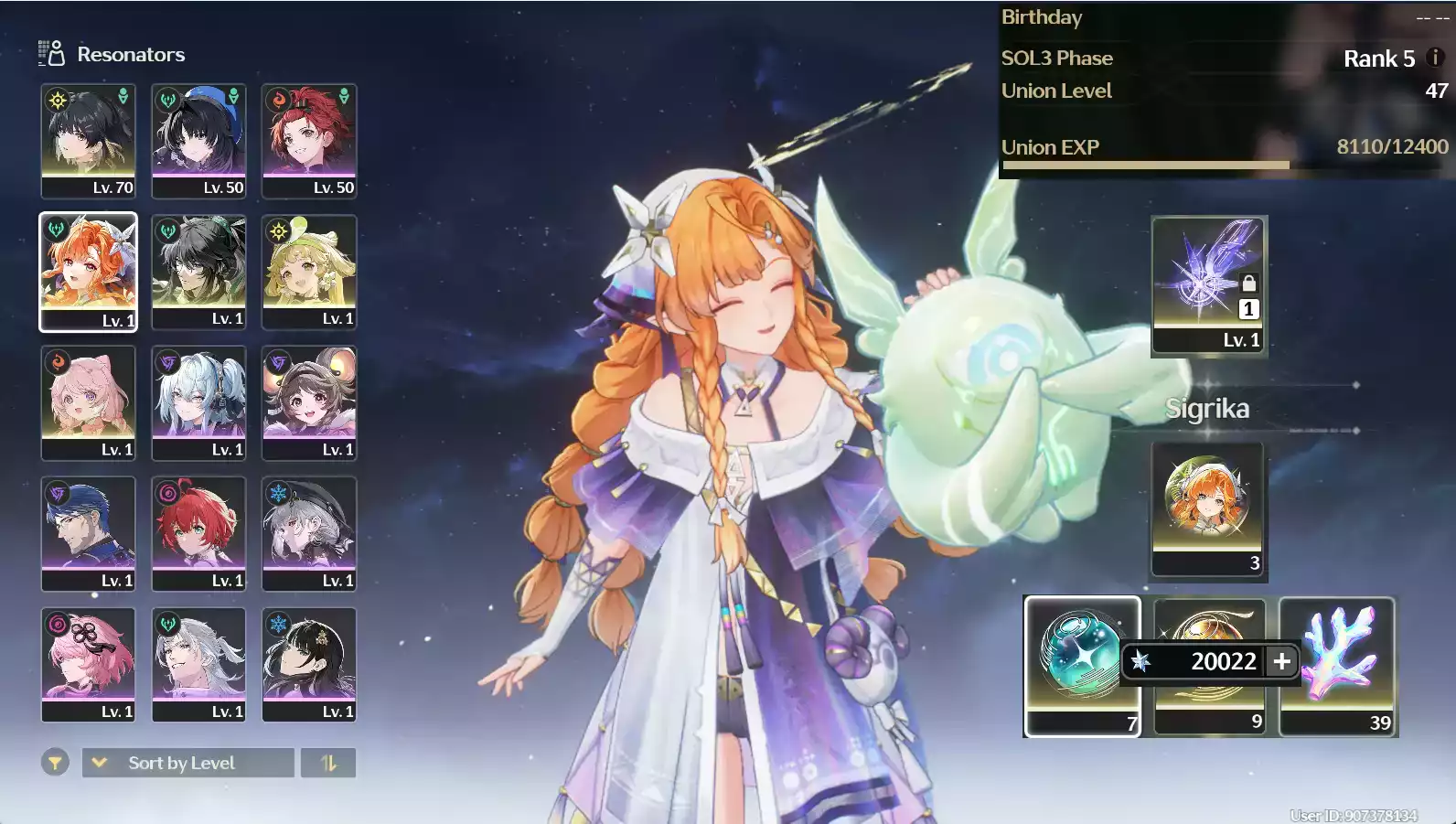The width and height of the screenshot is (1456, 824).
Task: Expand the chevron on the sort selector
Action: tap(99, 762)
